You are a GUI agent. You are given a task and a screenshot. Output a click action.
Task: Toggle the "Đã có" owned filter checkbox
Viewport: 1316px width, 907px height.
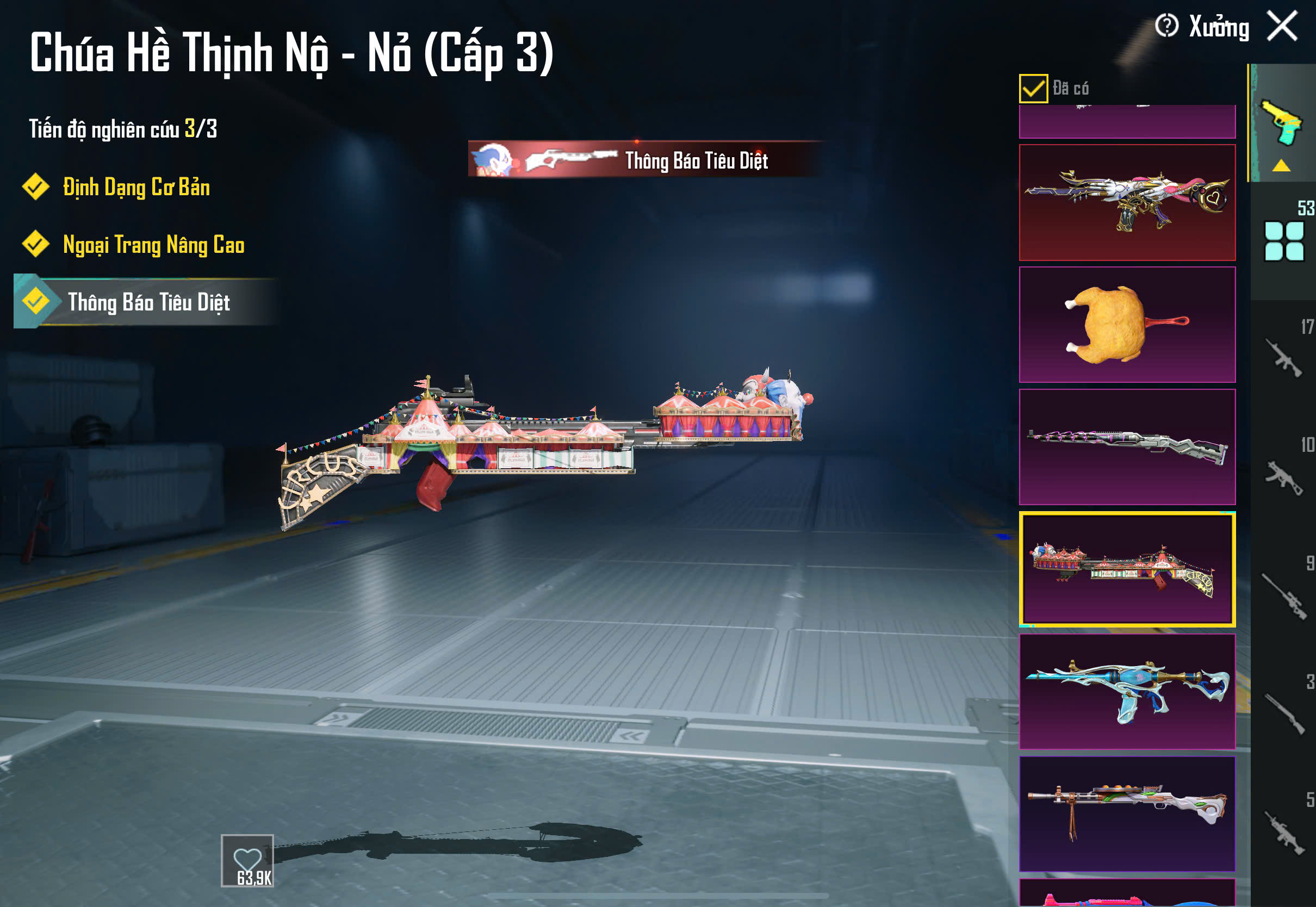click(1033, 89)
